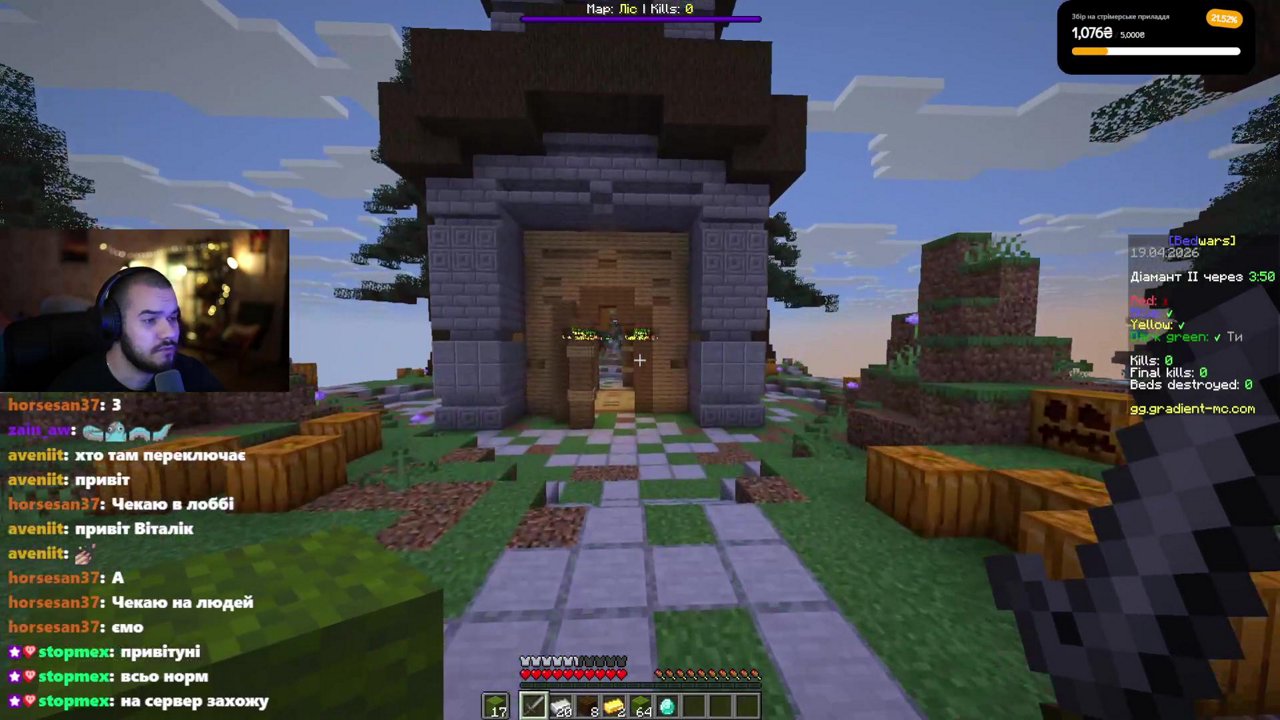1280x720 pixels.
Task: Click the Yellow team checkmark on the scoreboard
Action: tap(1181, 325)
